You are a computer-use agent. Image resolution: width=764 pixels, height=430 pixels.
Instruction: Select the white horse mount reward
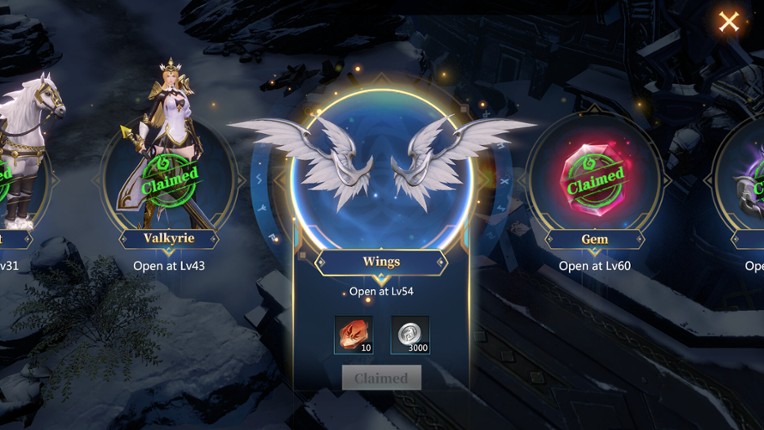(20, 160)
